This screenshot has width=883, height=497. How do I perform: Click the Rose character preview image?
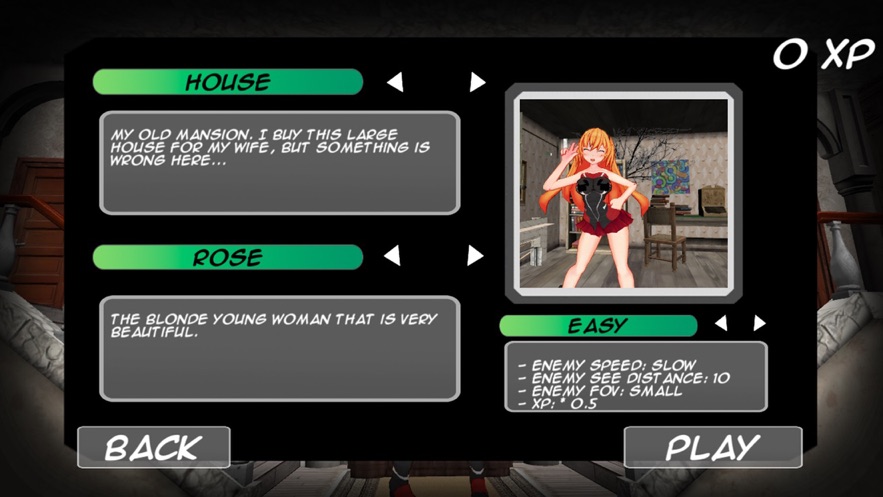tap(624, 192)
